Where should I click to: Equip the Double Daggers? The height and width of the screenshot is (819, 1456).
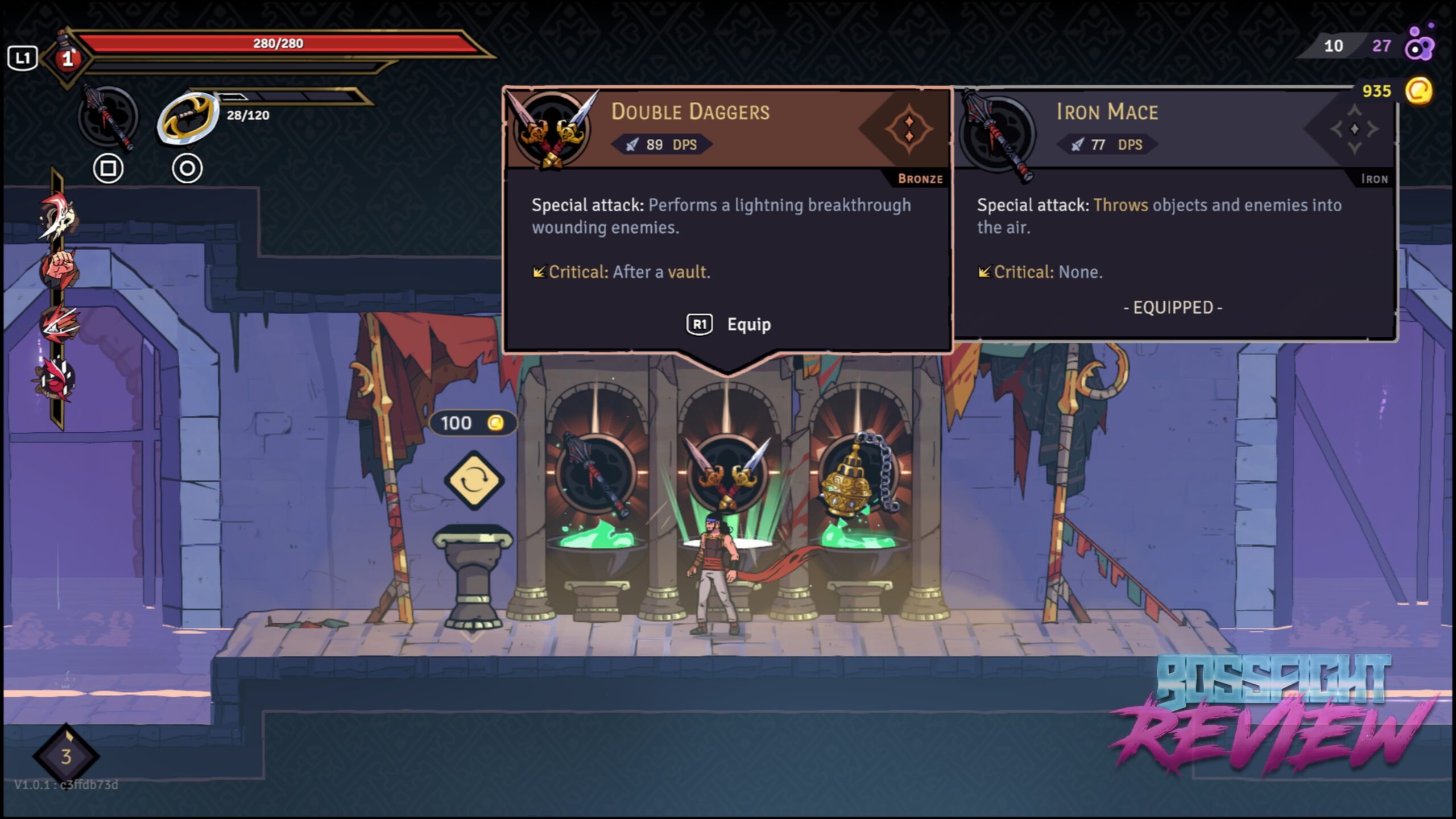pyautogui.click(x=729, y=324)
